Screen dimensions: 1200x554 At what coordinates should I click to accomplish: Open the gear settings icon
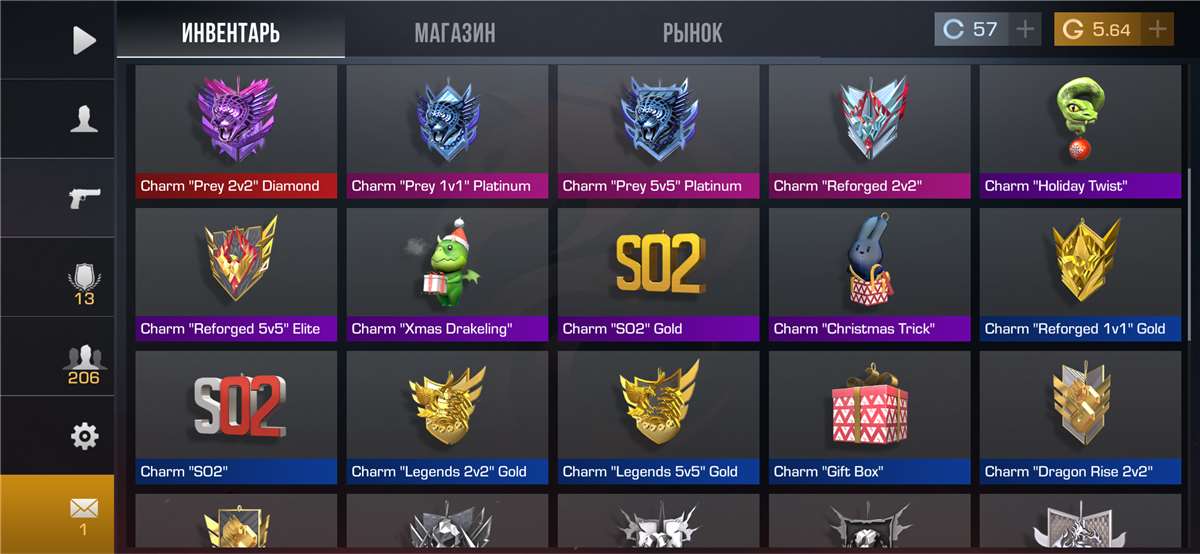tap(84, 436)
